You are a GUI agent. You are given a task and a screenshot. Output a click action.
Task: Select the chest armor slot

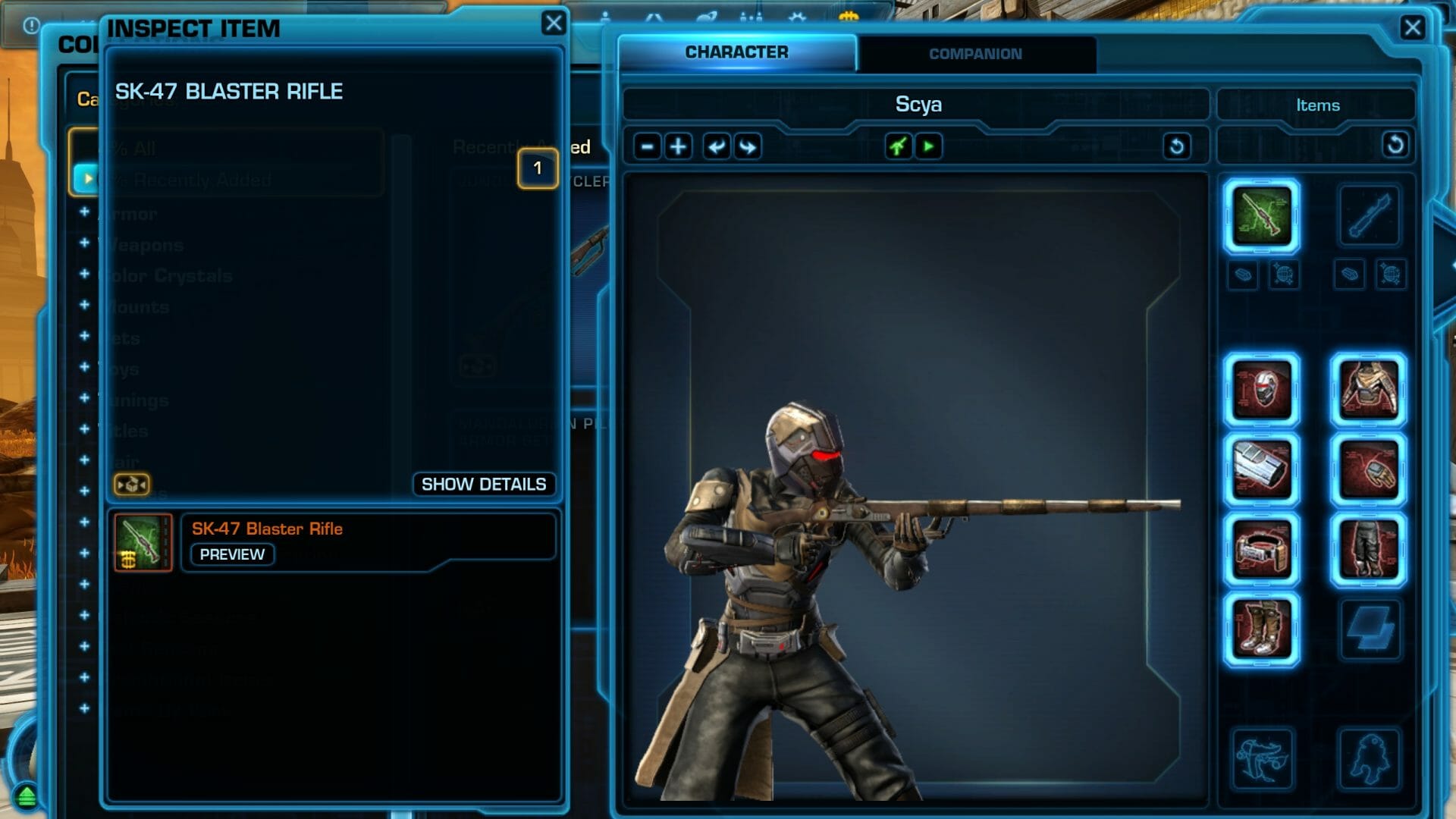click(x=1368, y=391)
